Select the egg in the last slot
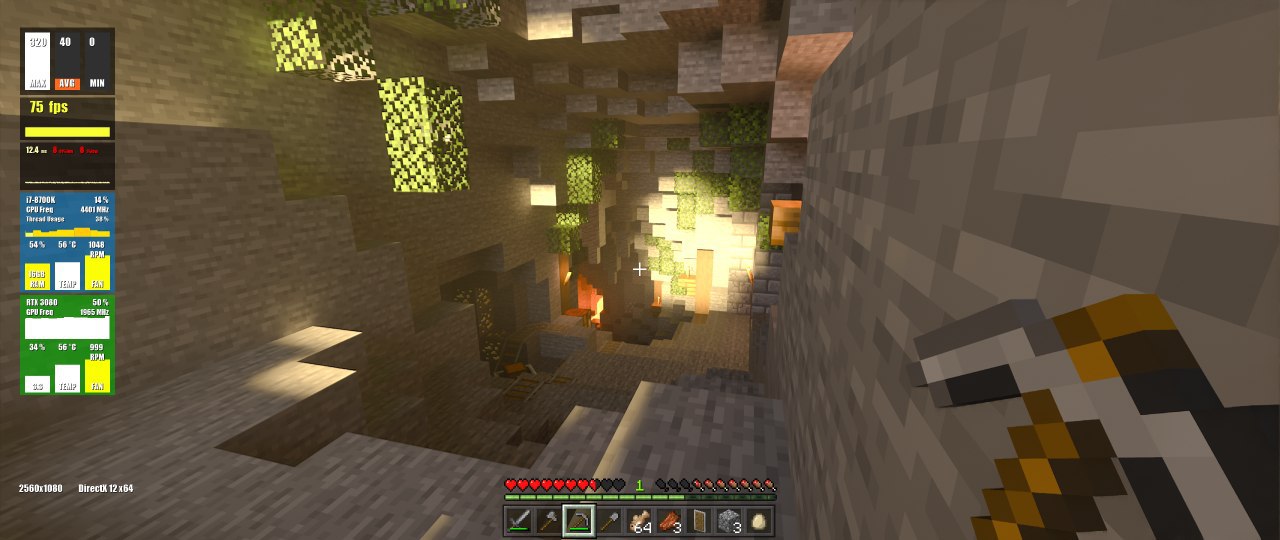Viewport: 1280px width, 540px height. click(x=759, y=520)
